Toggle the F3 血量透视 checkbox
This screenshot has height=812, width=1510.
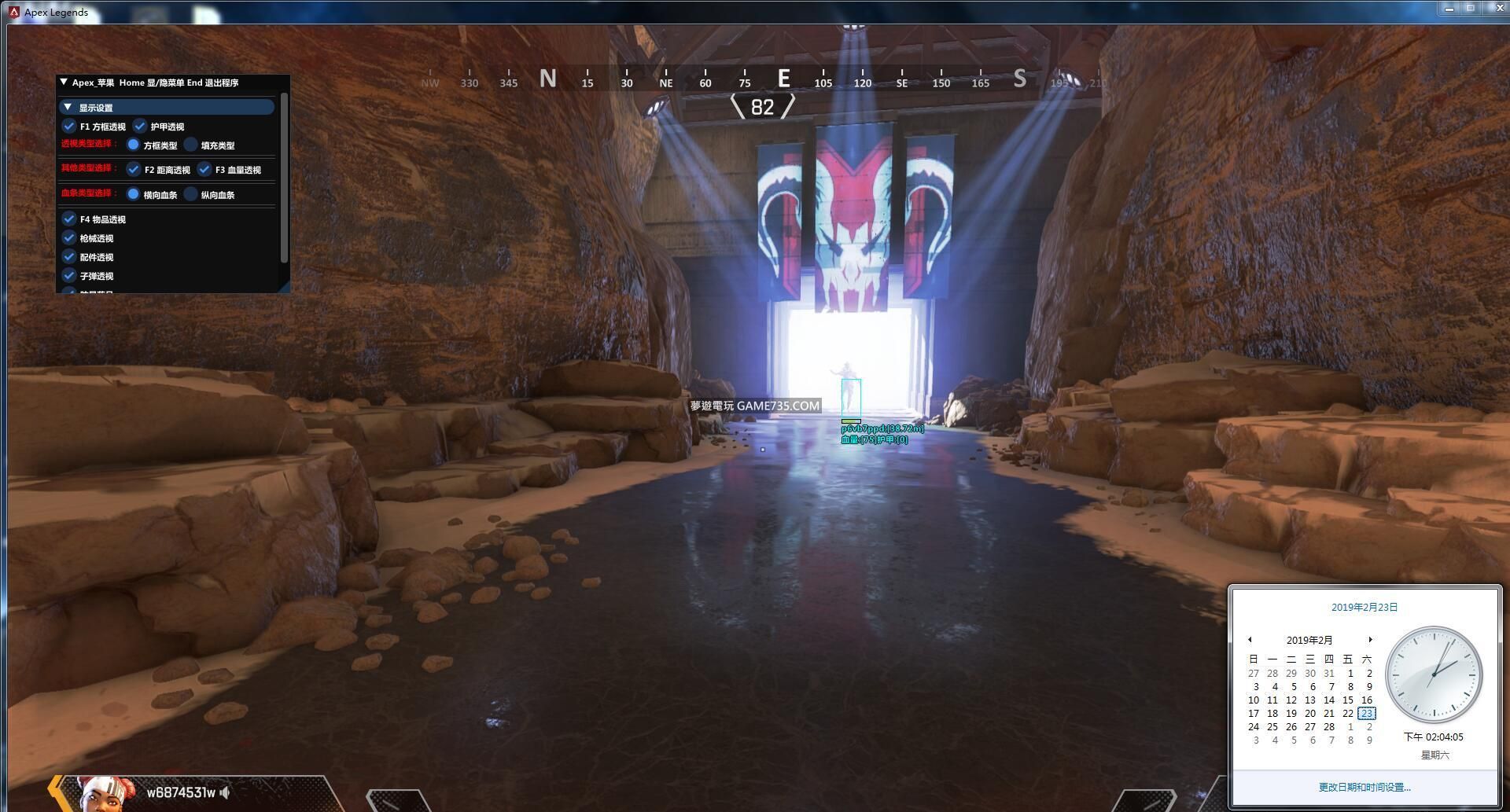point(204,170)
